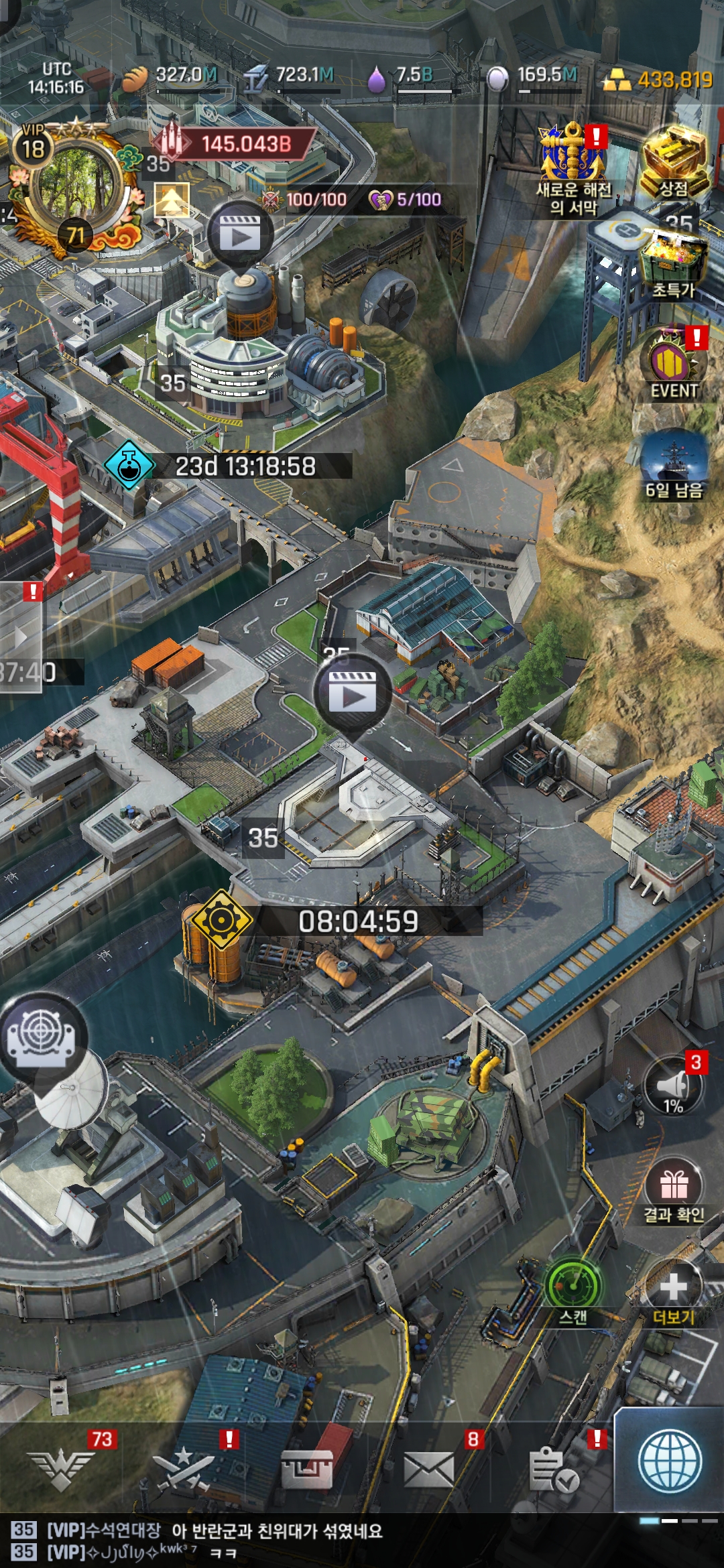The height and width of the screenshot is (1568, 724).
Task: Activate the 스캔 radar scan
Action: pyautogui.click(x=573, y=1289)
